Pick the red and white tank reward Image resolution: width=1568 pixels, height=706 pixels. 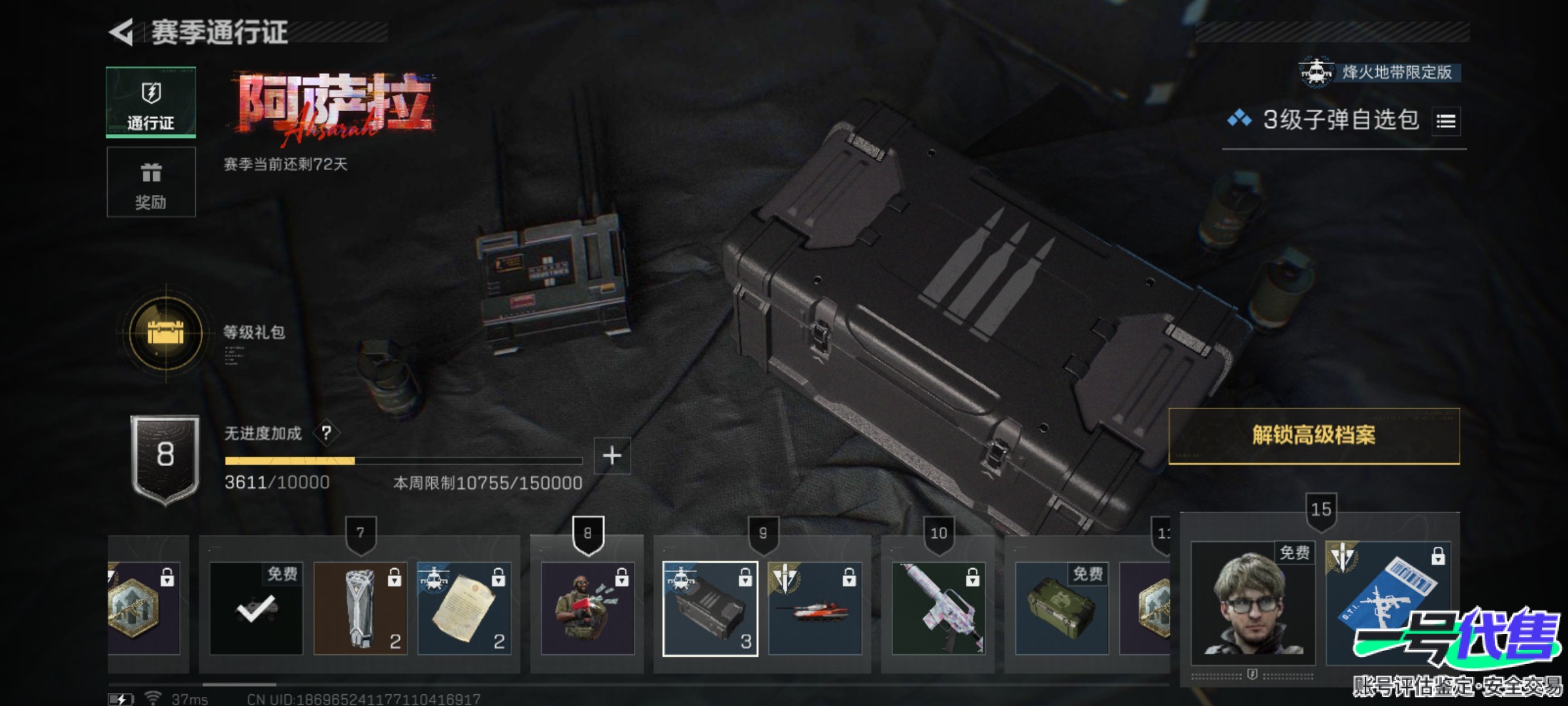coord(815,609)
